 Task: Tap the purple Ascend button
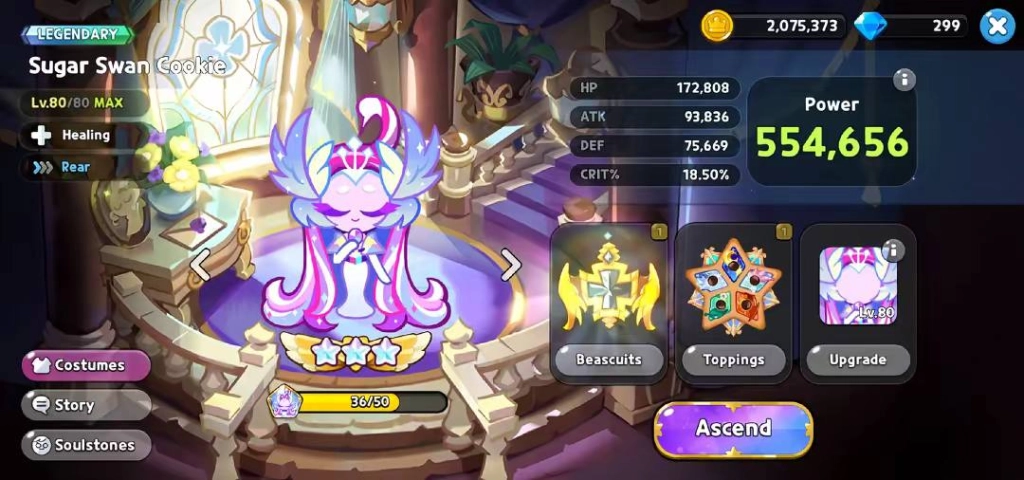733,429
